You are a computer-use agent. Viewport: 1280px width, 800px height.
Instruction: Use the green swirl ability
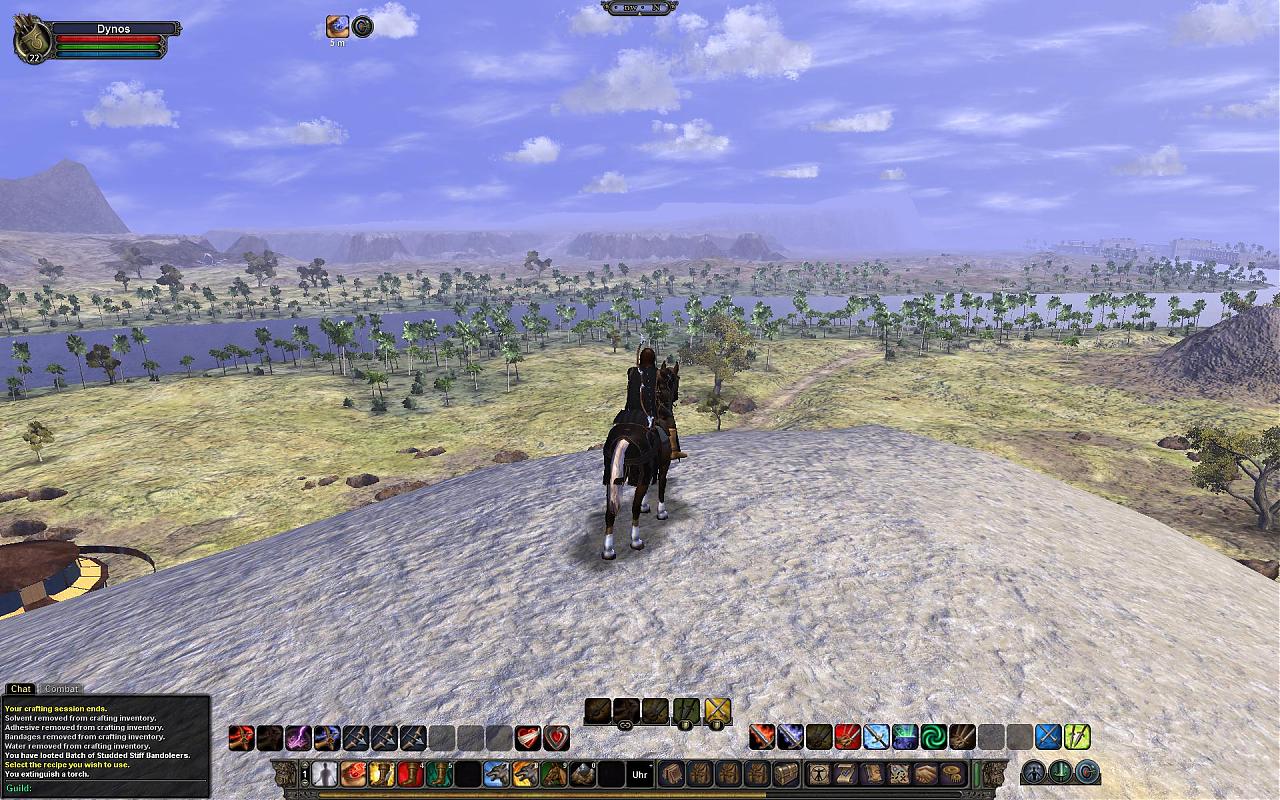[x=933, y=737]
